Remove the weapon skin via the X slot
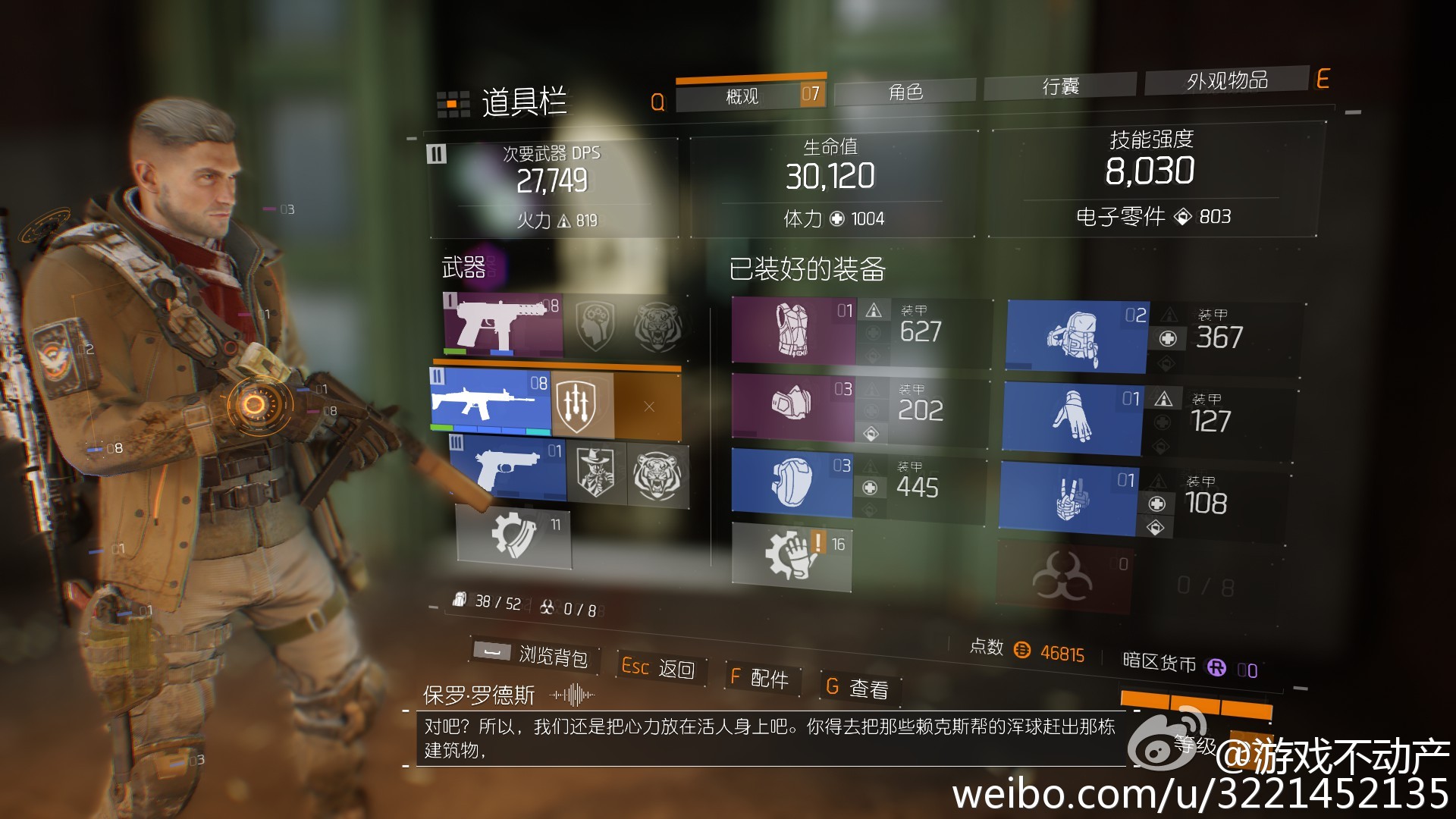This screenshot has width=1456, height=819. coord(648,408)
